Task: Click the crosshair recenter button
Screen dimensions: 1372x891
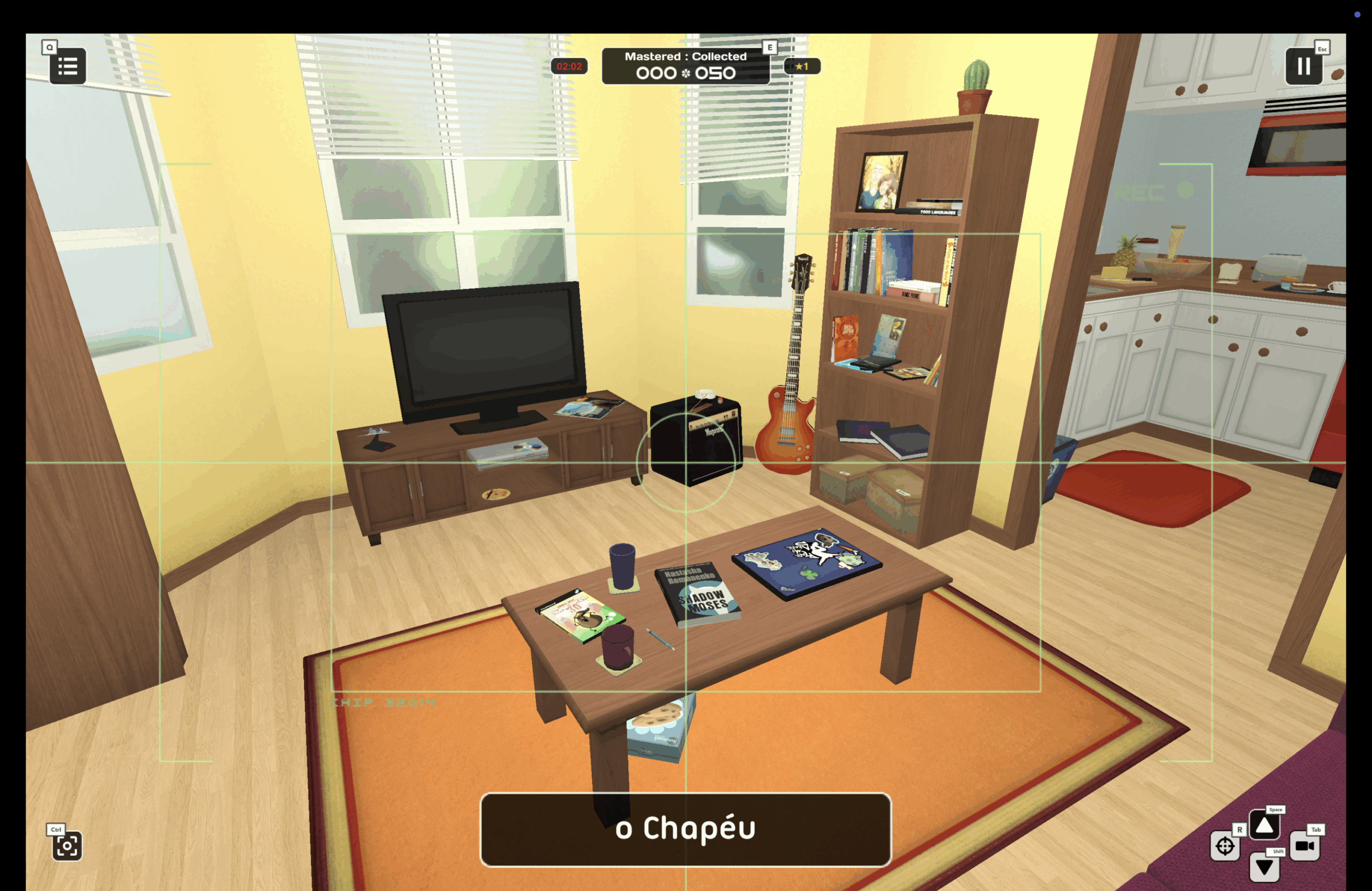Action: tap(1225, 846)
